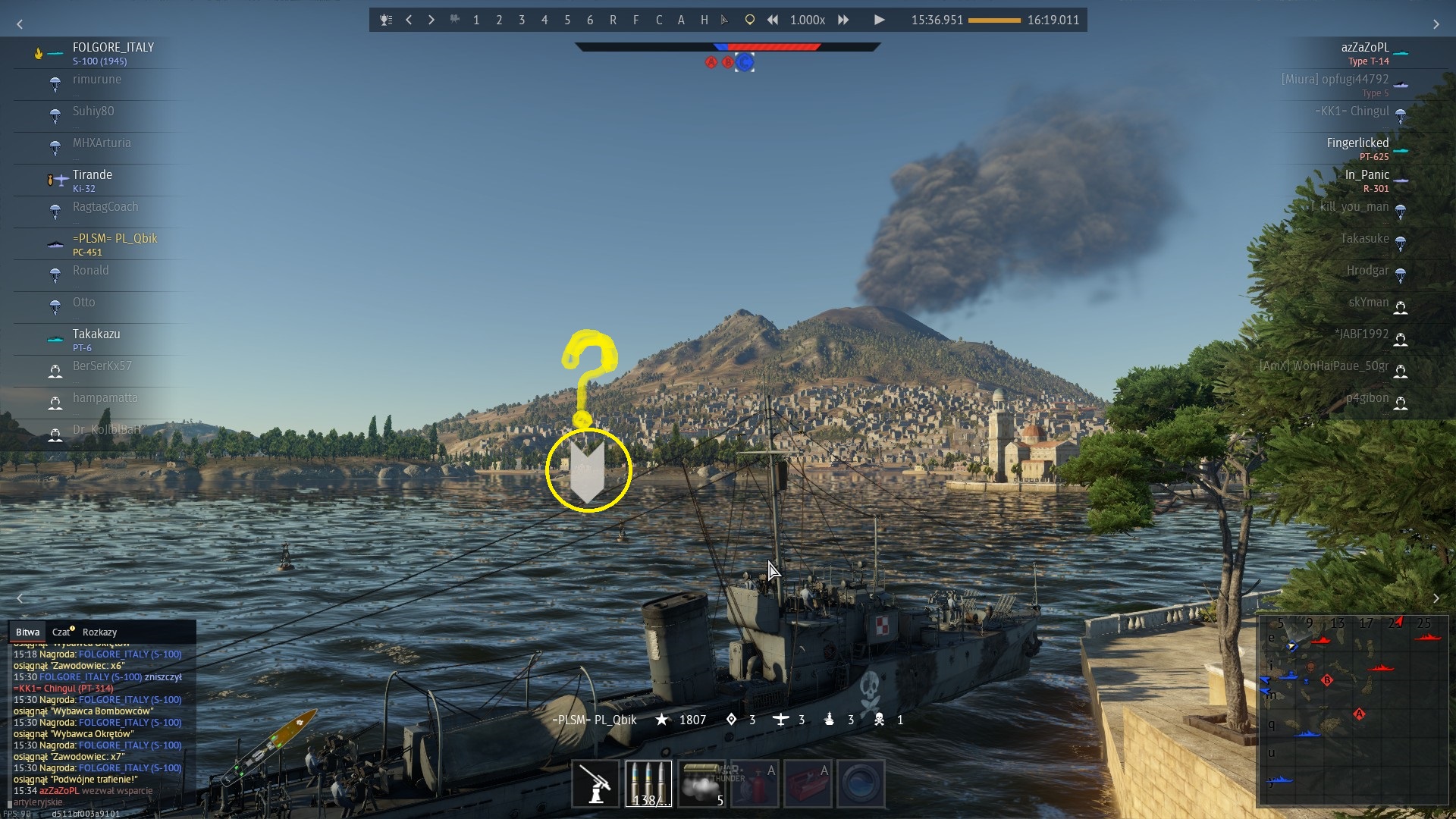This screenshot has width=1456, height=819.
Task: Toggle the H option in replay toolbar
Action: (x=704, y=20)
